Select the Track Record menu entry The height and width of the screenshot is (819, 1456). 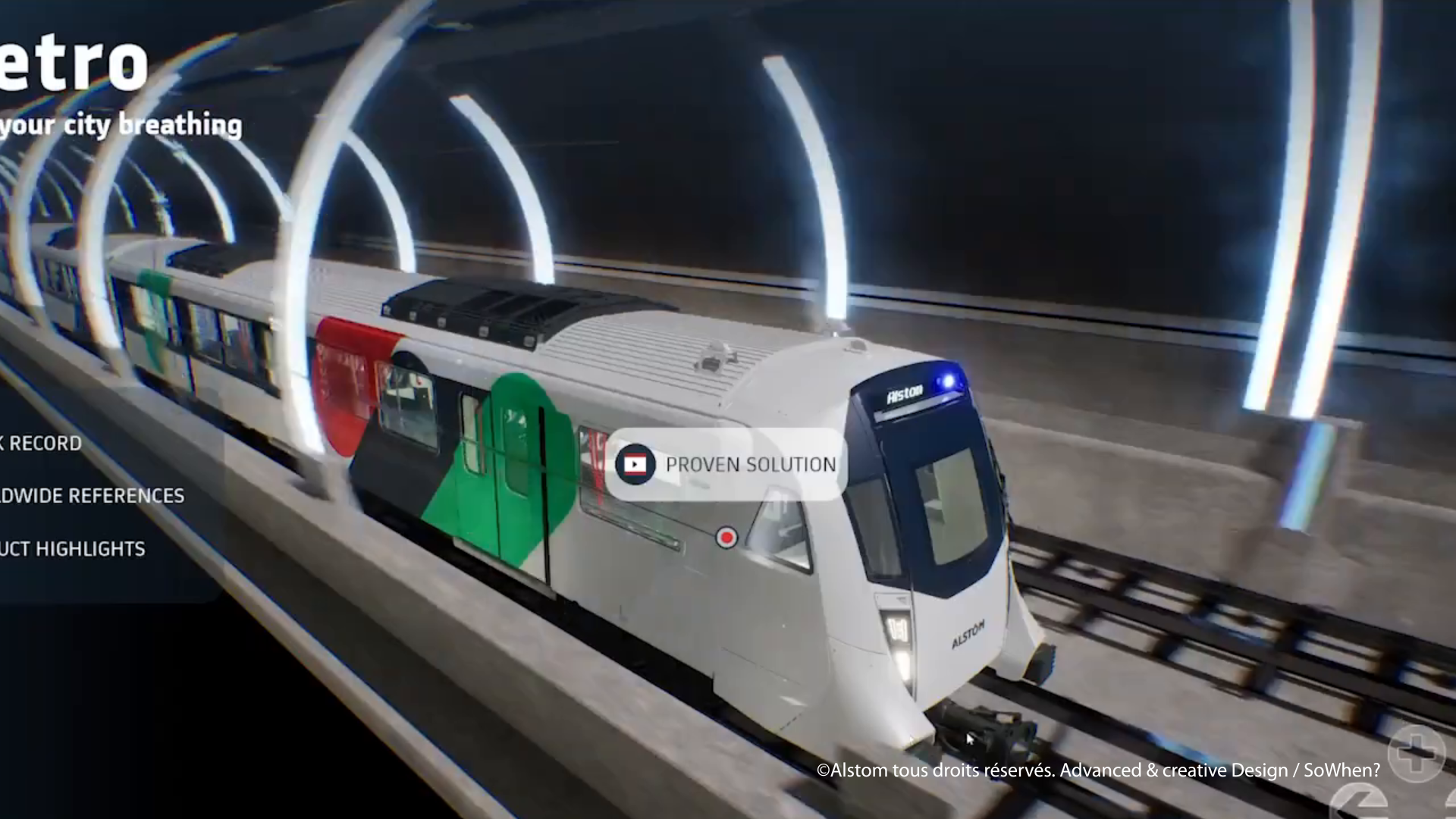point(41,444)
